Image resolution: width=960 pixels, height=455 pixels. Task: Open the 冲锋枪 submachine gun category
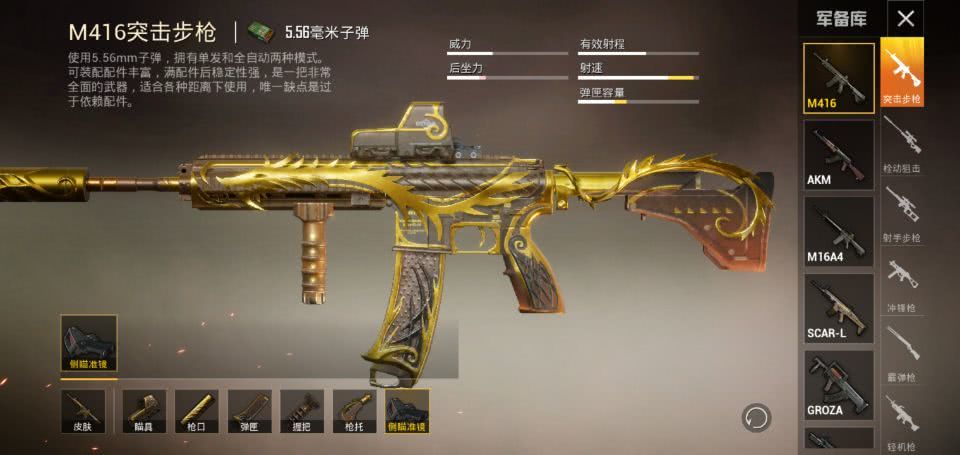(901, 281)
